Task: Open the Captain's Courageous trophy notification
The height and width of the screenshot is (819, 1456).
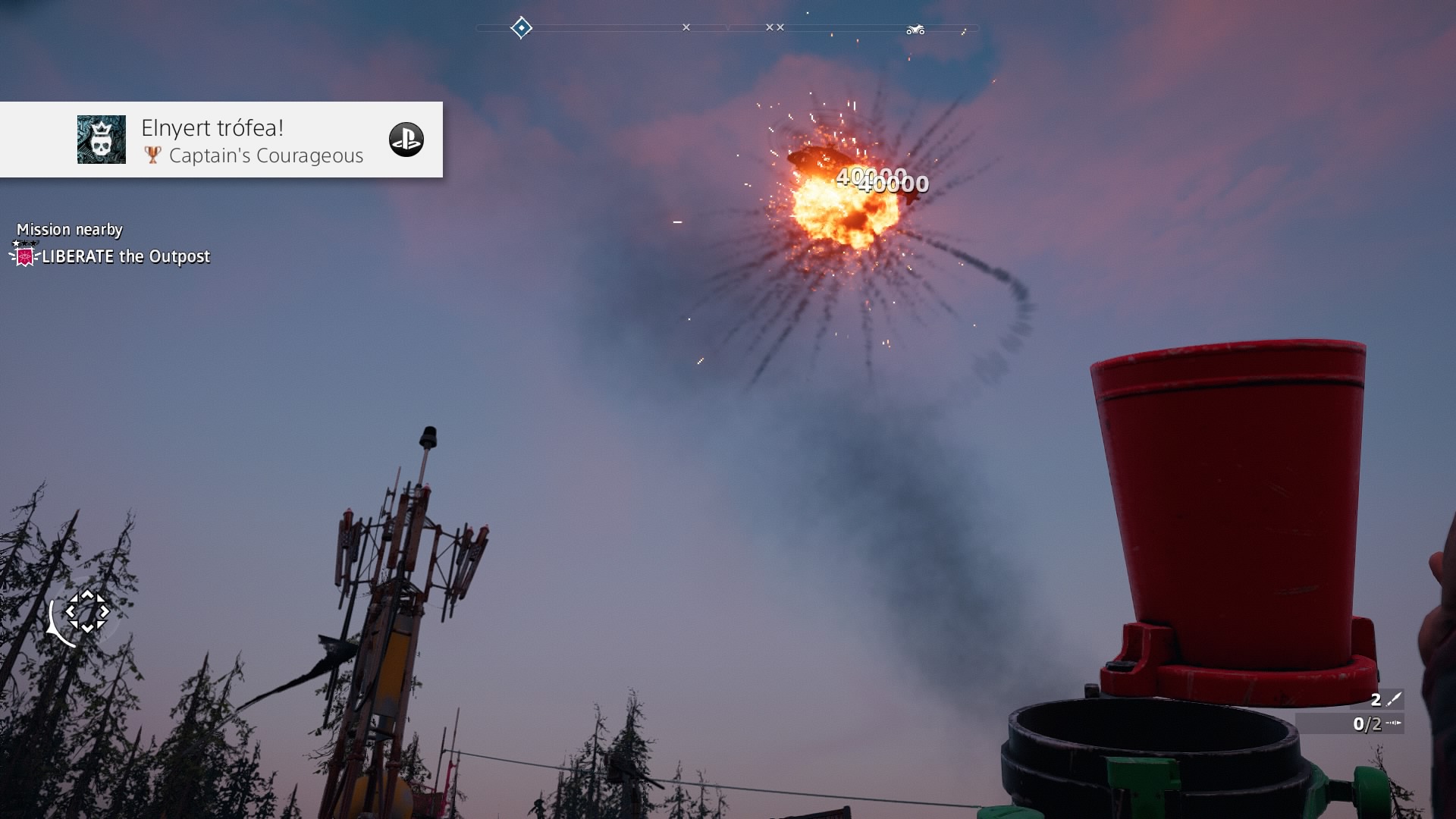Action: [x=252, y=141]
